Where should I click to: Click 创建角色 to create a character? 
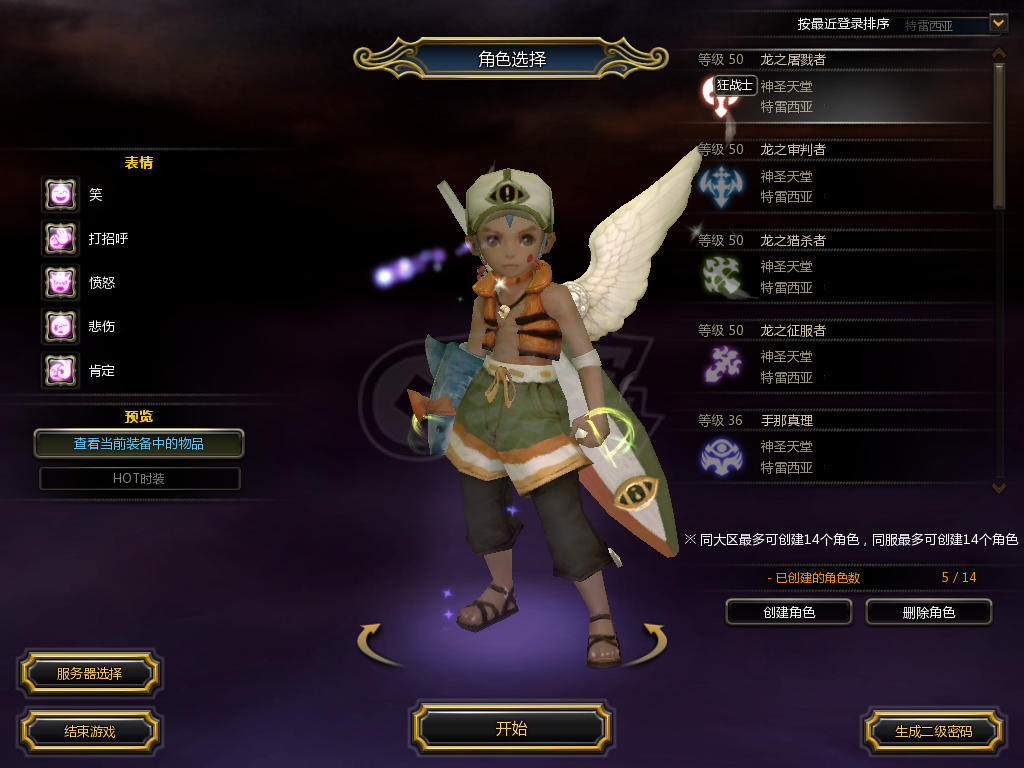point(788,612)
